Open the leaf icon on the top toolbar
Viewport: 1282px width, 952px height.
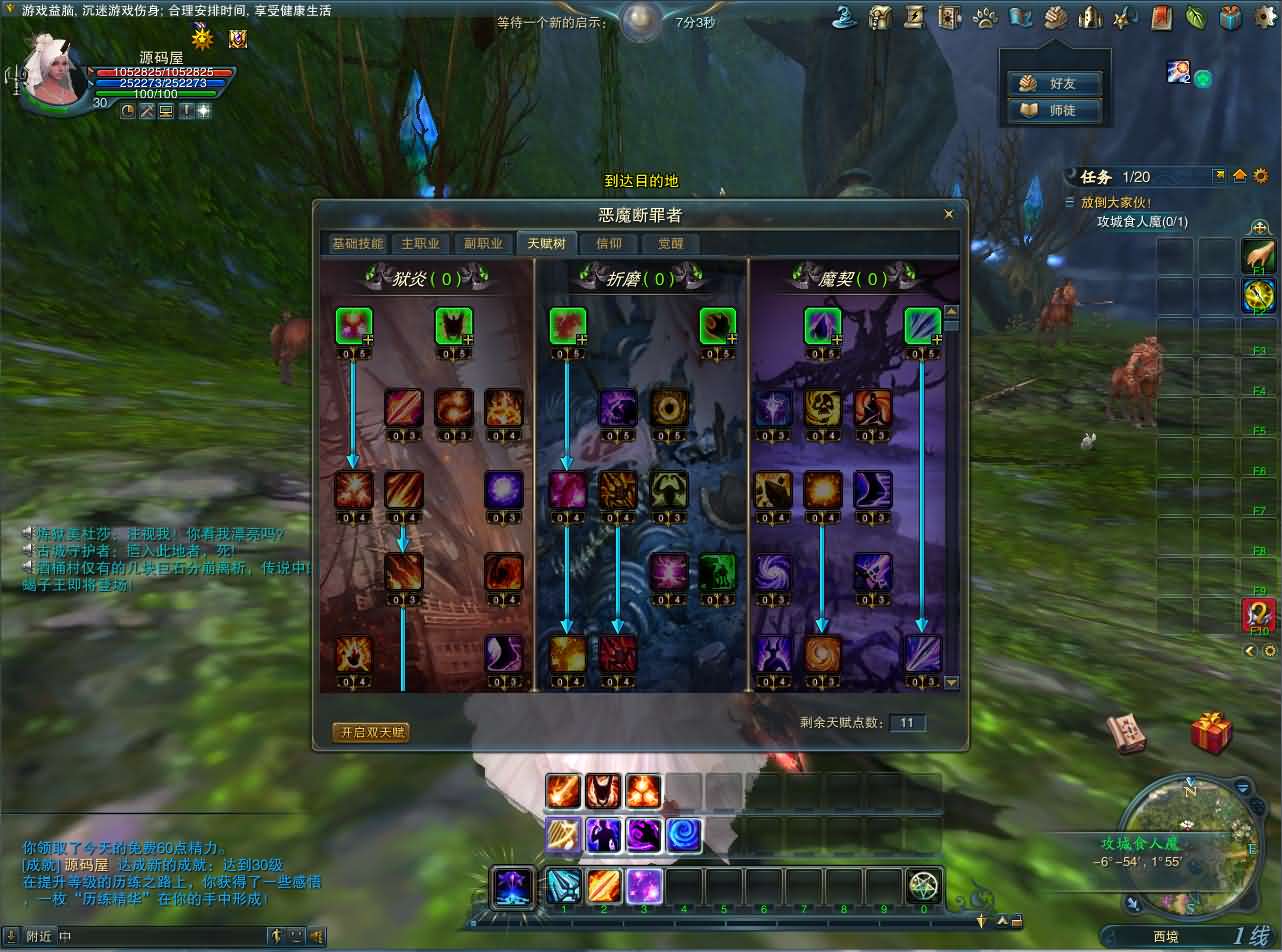1194,18
